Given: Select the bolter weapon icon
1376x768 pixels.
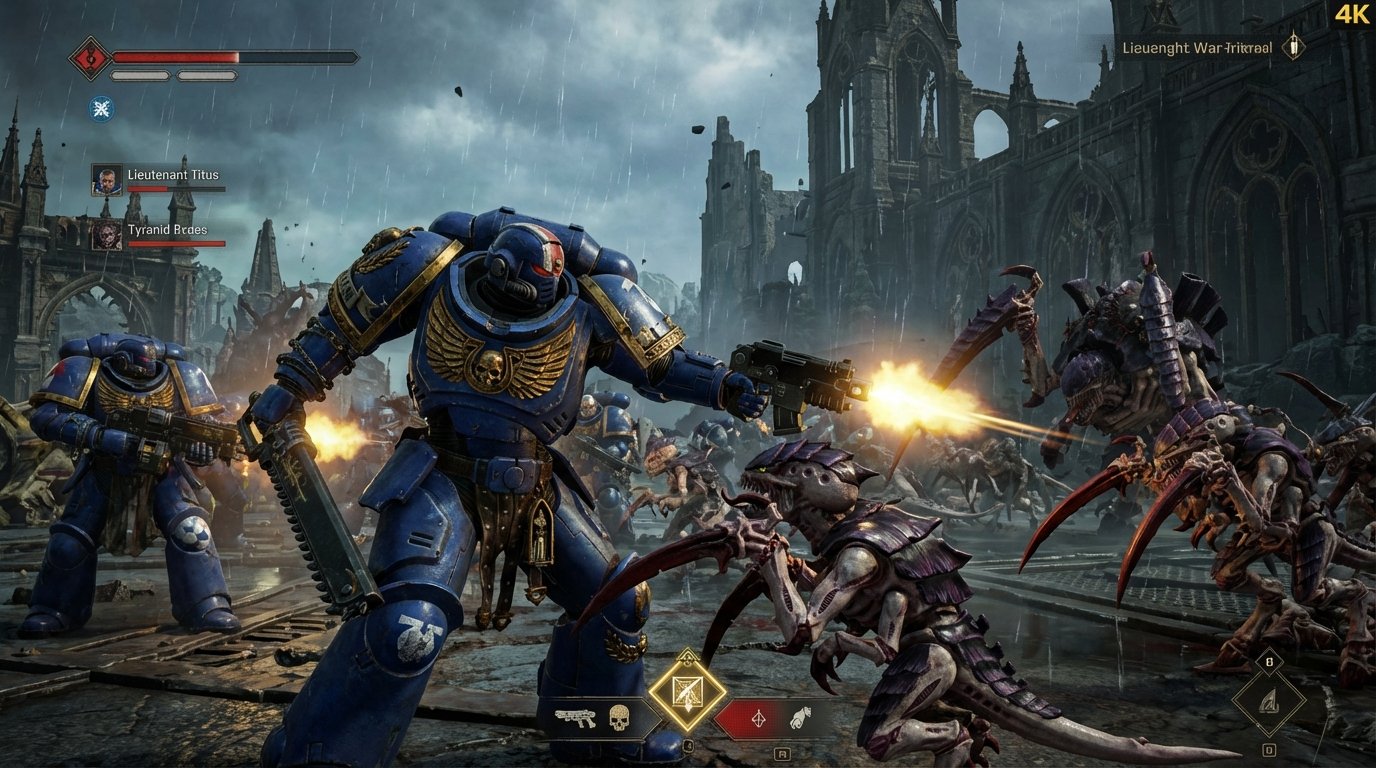Looking at the screenshot, I should pyautogui.click(x=576, y=716).
